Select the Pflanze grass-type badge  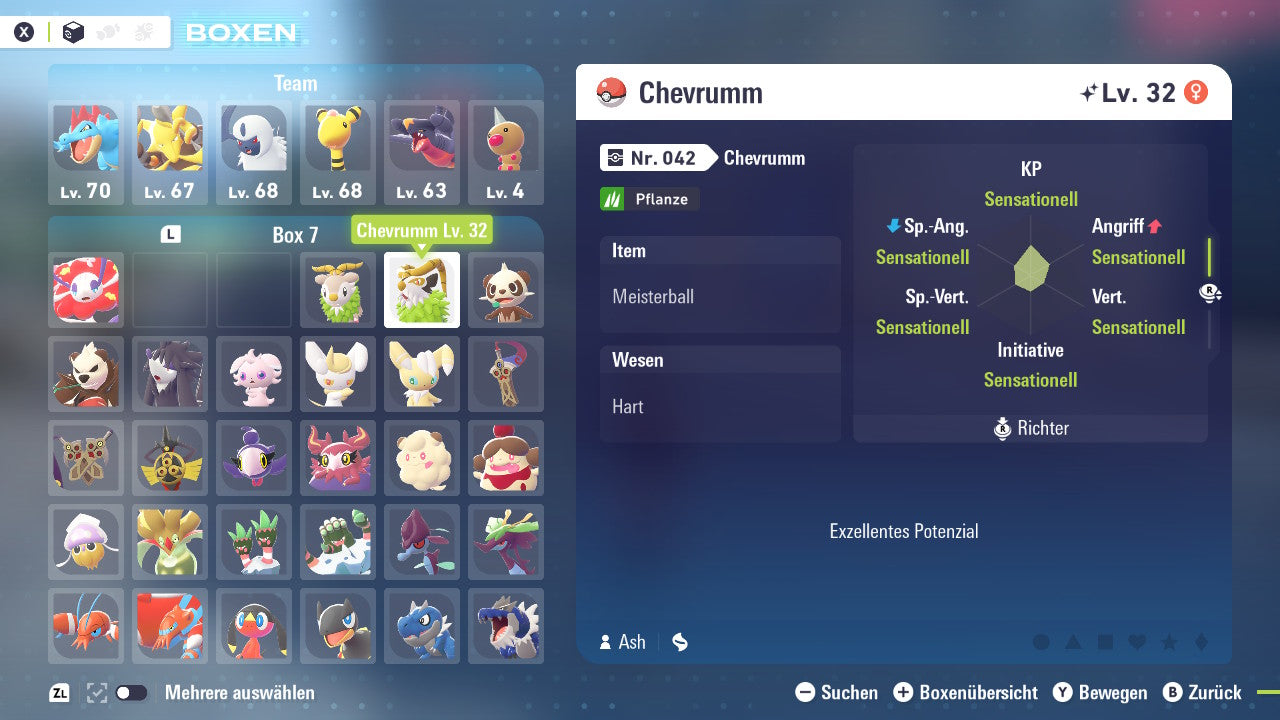pyautogui.click(x=649, y=198)
